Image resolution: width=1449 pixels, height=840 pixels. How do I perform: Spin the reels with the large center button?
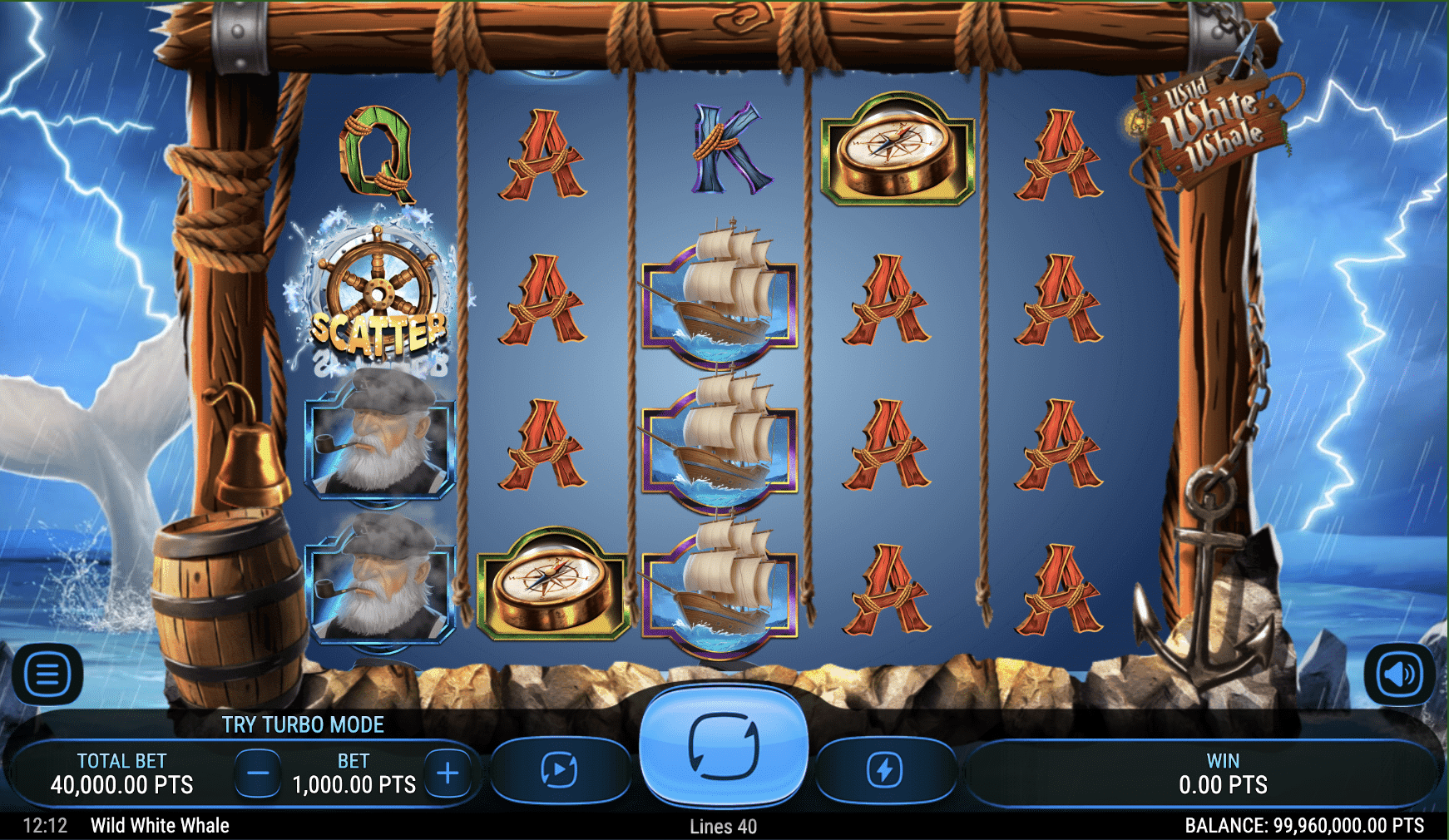point(723,746)
